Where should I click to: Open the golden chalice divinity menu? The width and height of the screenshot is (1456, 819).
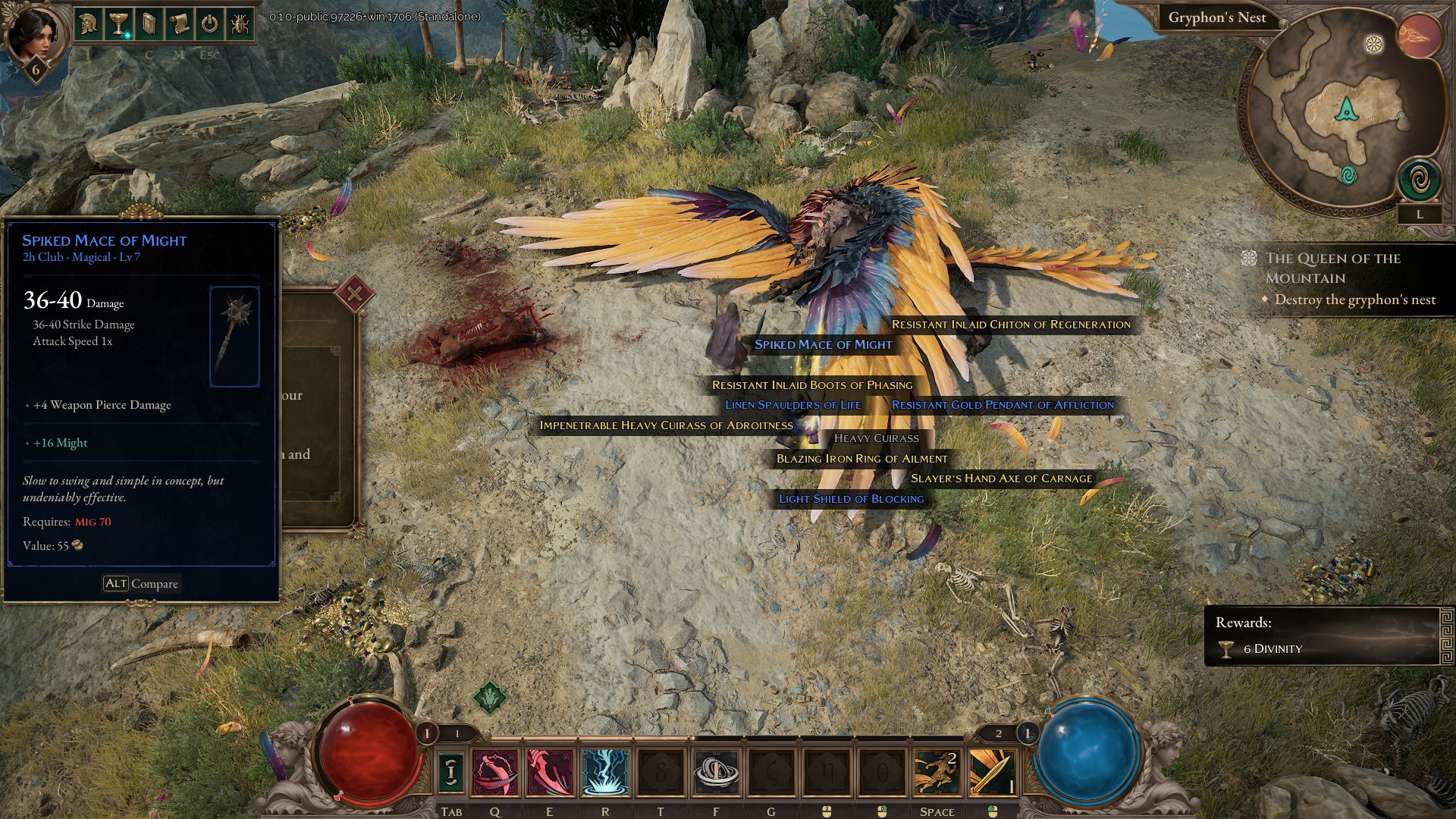click(119, 24)
